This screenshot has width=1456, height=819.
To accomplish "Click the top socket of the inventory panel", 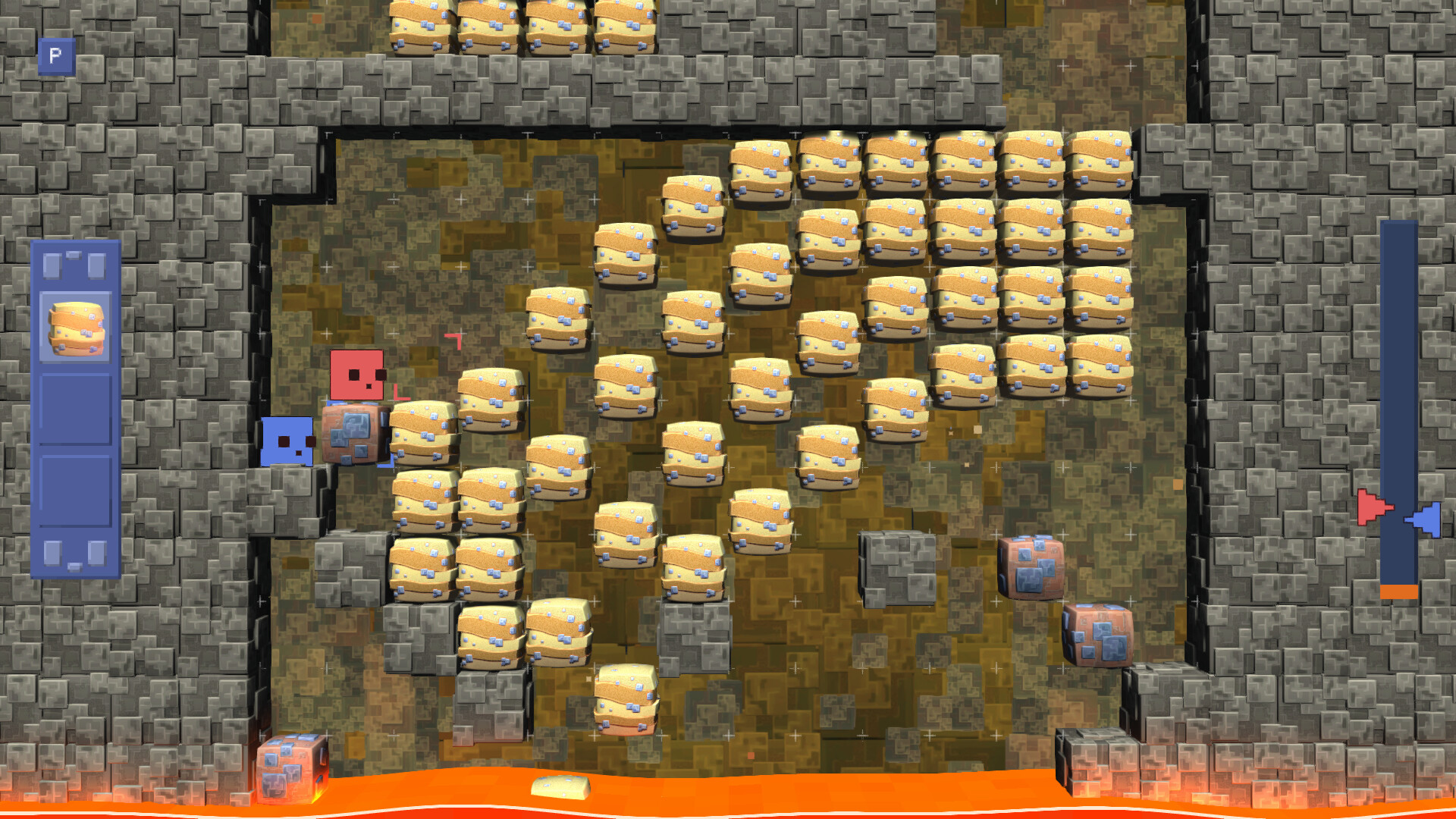I will (x=74, y=264).
